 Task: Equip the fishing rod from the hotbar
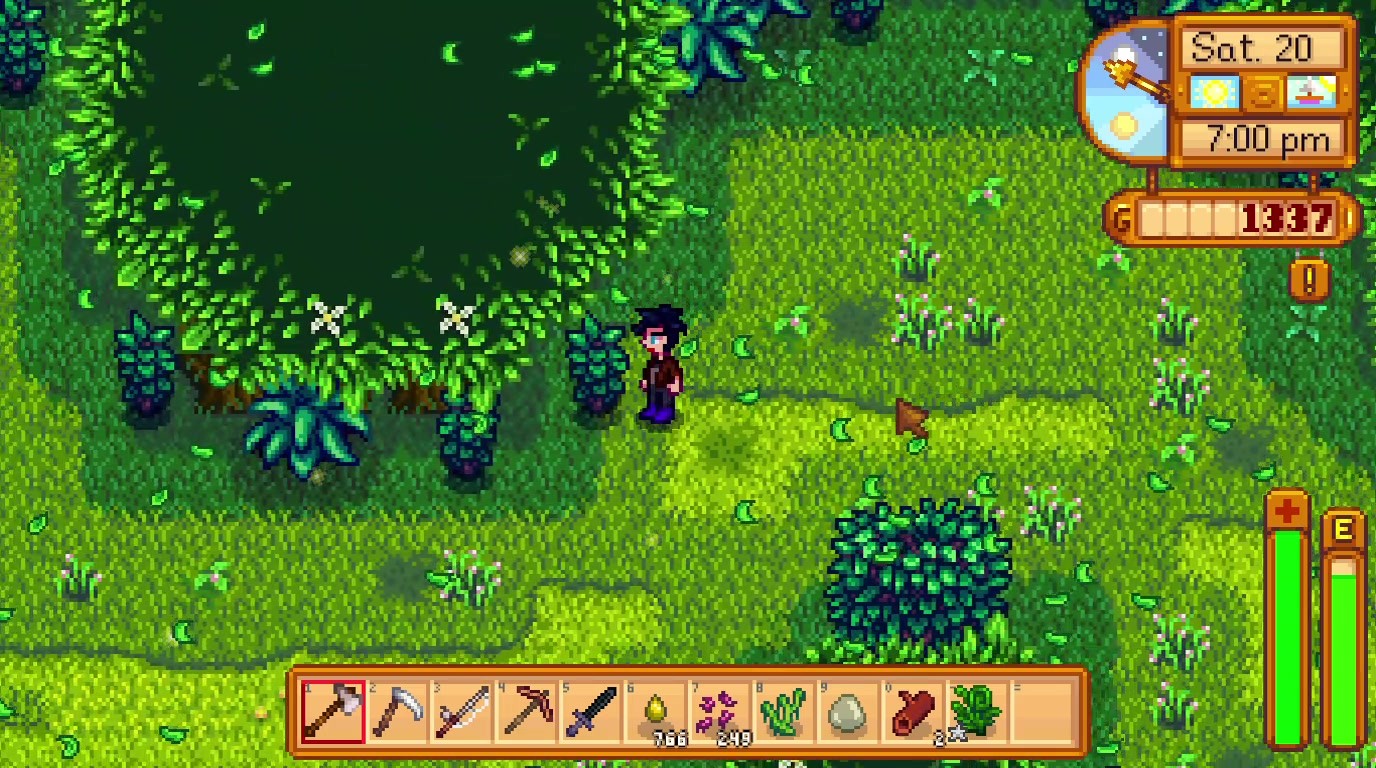[x=462, y=711]
